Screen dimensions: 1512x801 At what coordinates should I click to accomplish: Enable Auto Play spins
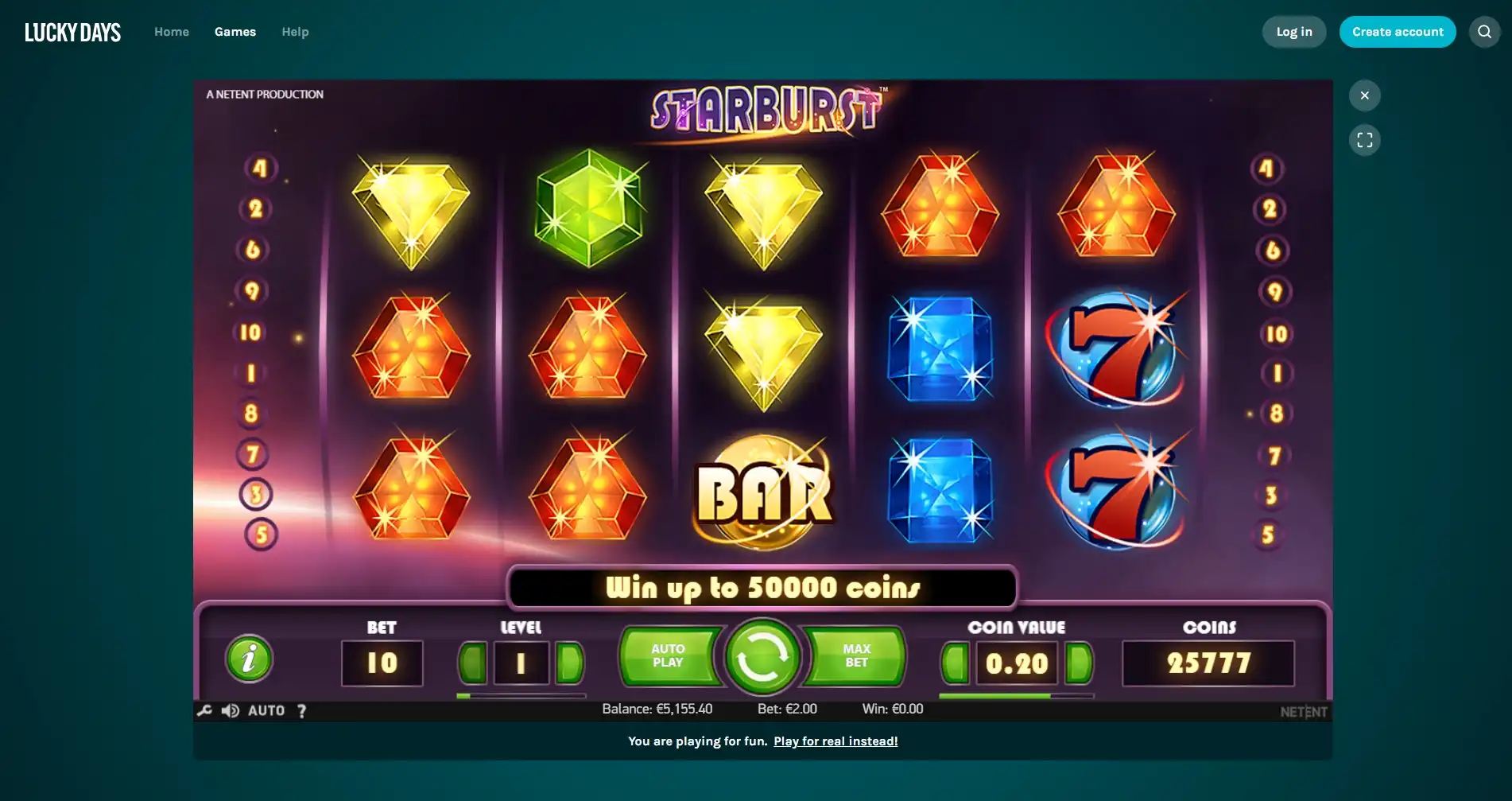[x=670, y=656]
